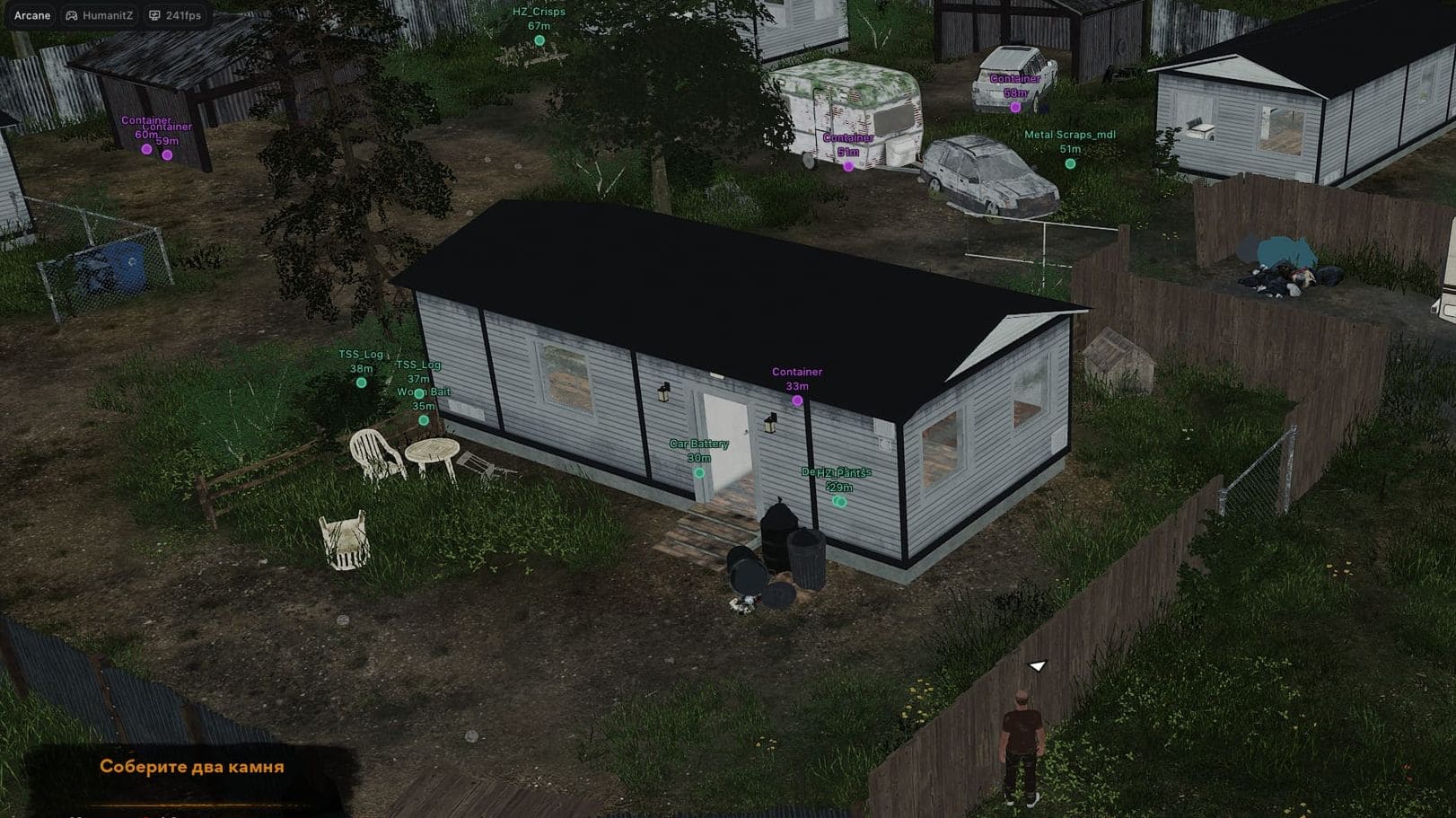The height and width of the screenshot is (818, 1456).
Task: Select the HZ_Crisps 67m marker
Action: coord(539,40)
